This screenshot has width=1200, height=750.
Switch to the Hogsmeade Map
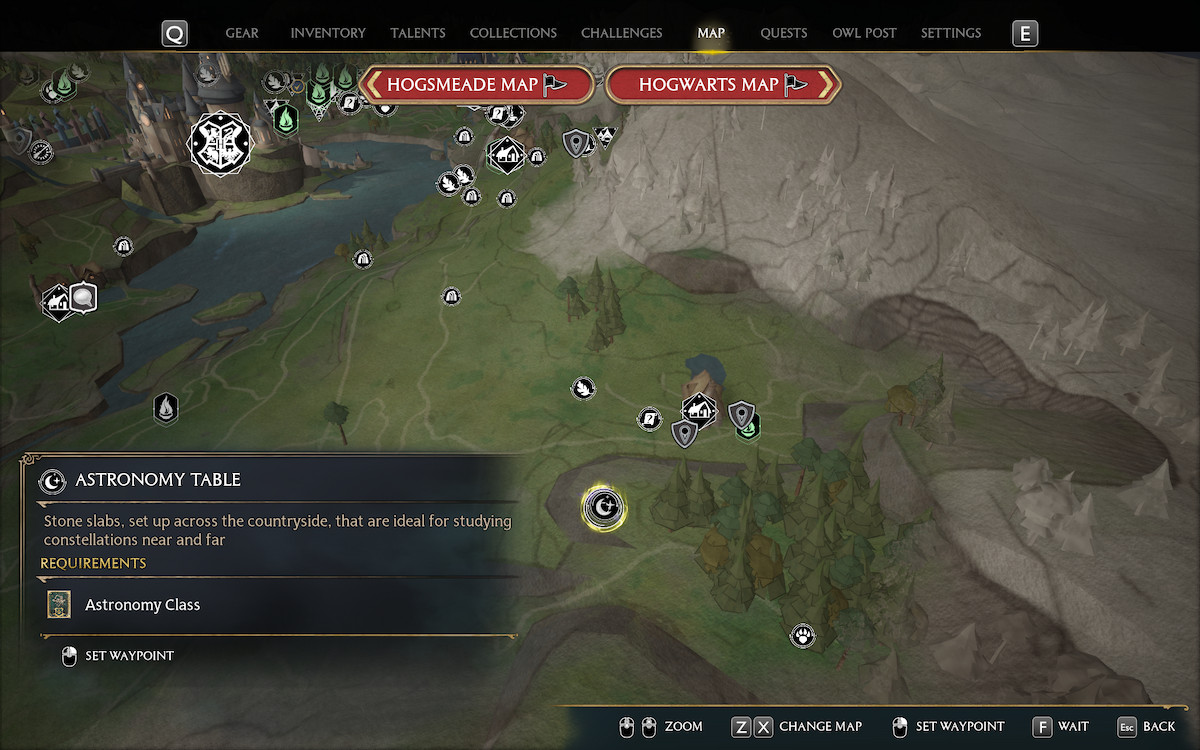476,85
